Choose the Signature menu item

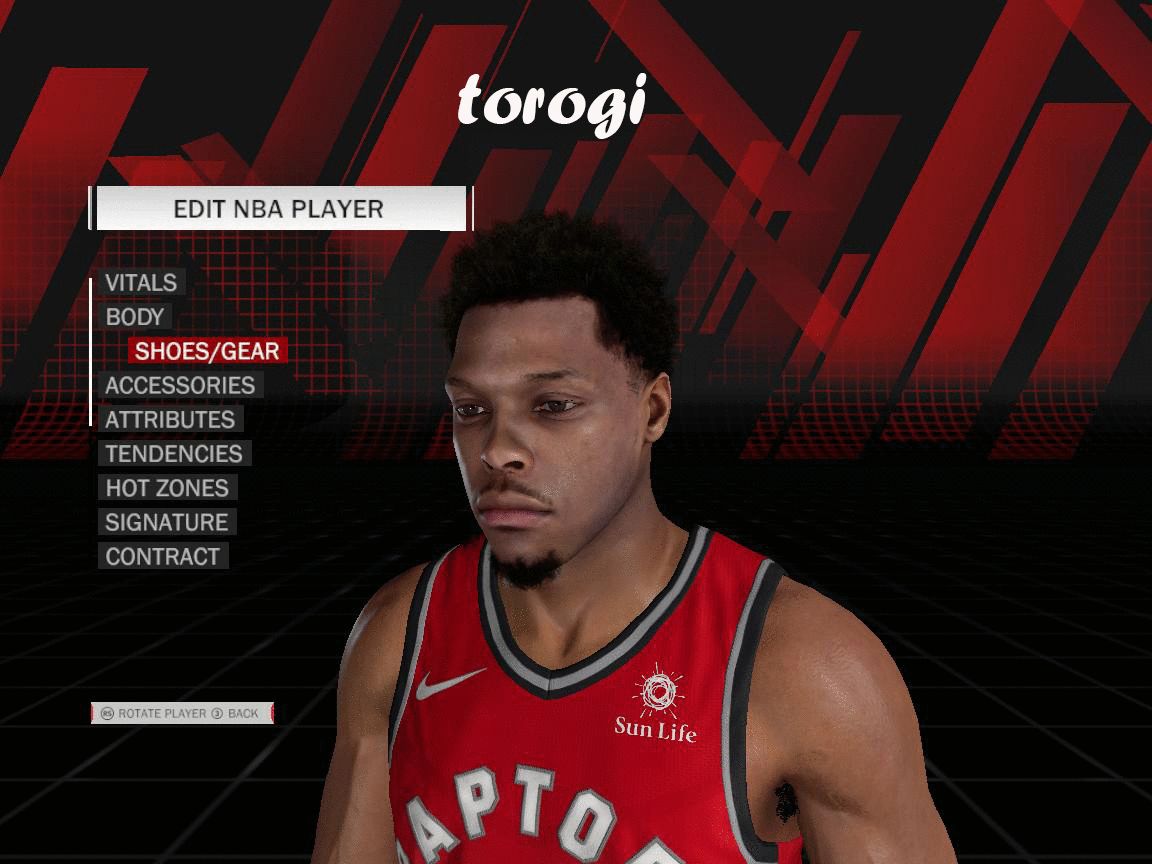[x=167, y=522]
